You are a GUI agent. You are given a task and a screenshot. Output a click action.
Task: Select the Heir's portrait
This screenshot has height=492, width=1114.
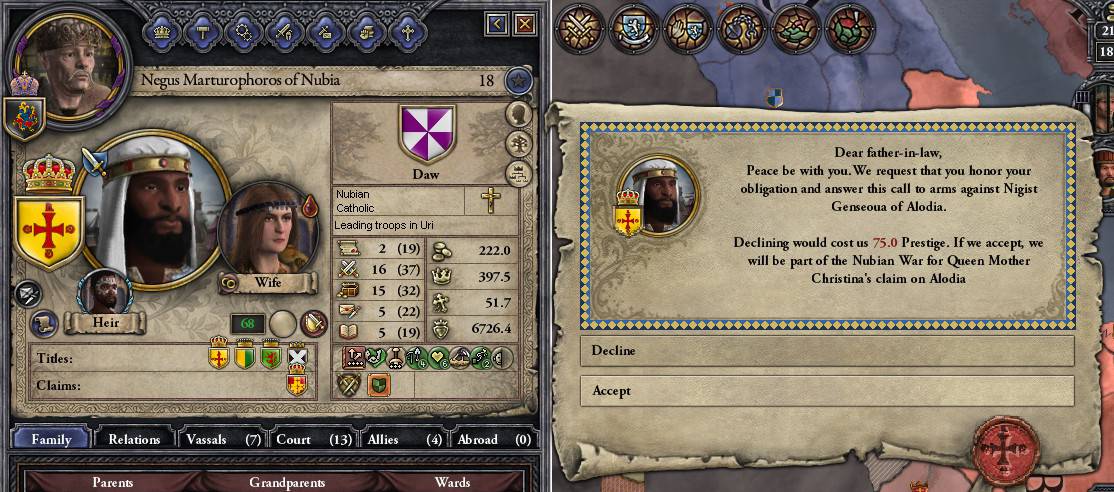103,294
